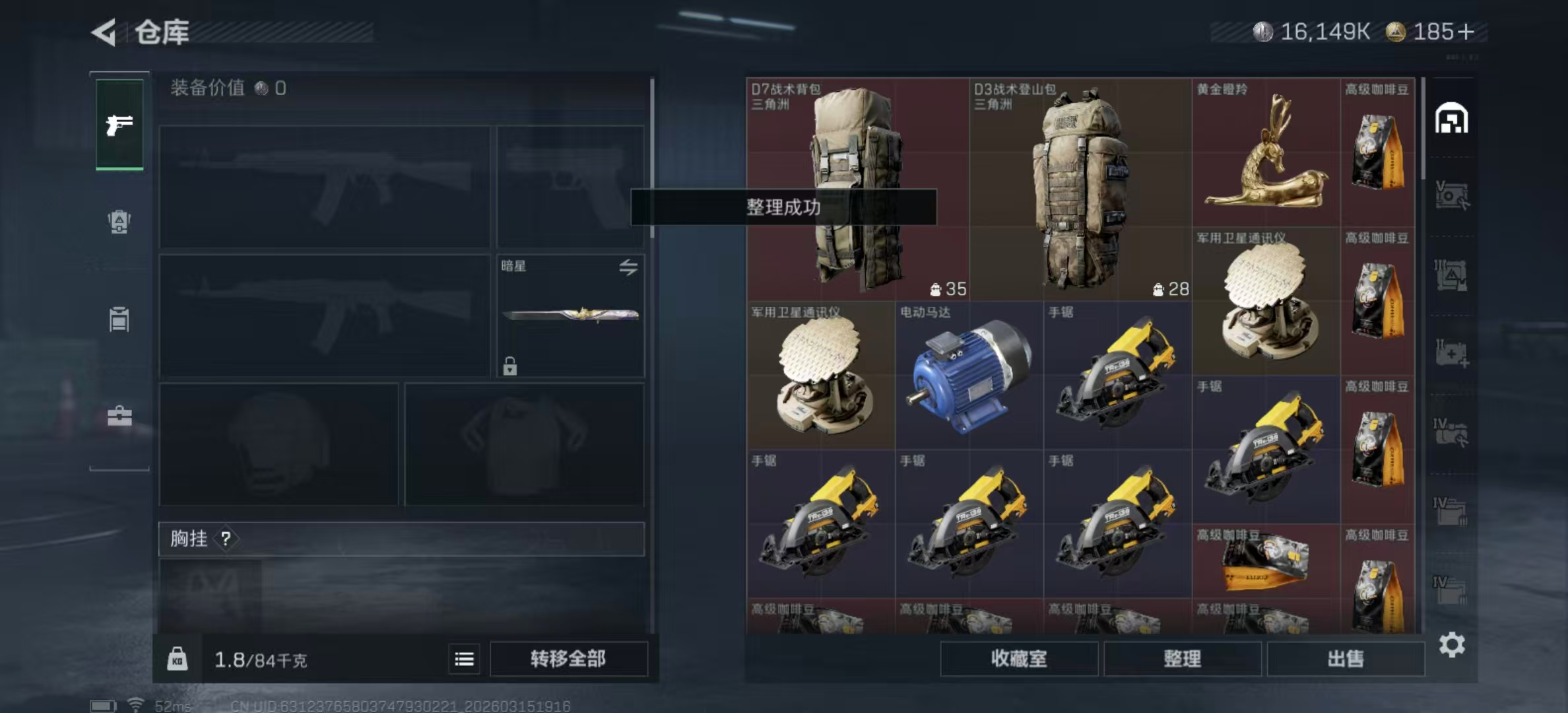Viewport: 1568px width, 713px height.
Task: Open the toolbox briefcase tab
Action: pyautogui.click(x=119, y=416)
